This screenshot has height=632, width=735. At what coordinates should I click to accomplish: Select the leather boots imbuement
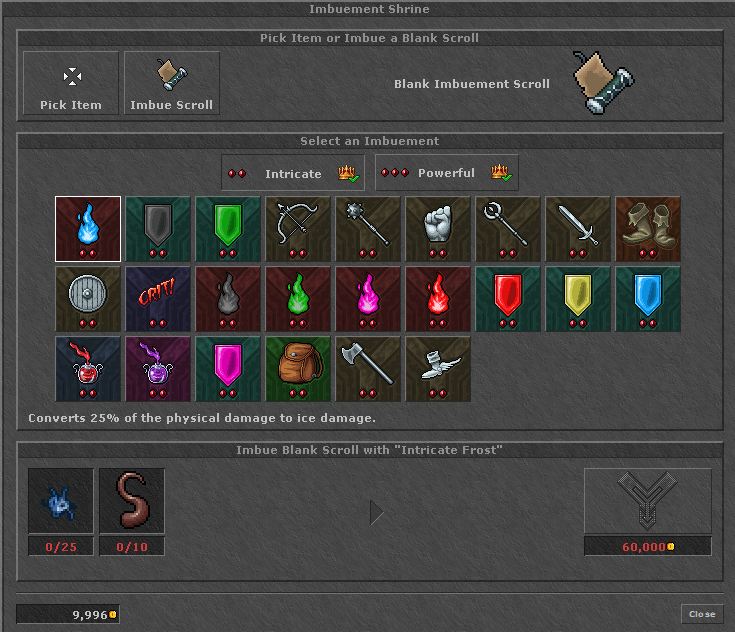click(648, 229)
